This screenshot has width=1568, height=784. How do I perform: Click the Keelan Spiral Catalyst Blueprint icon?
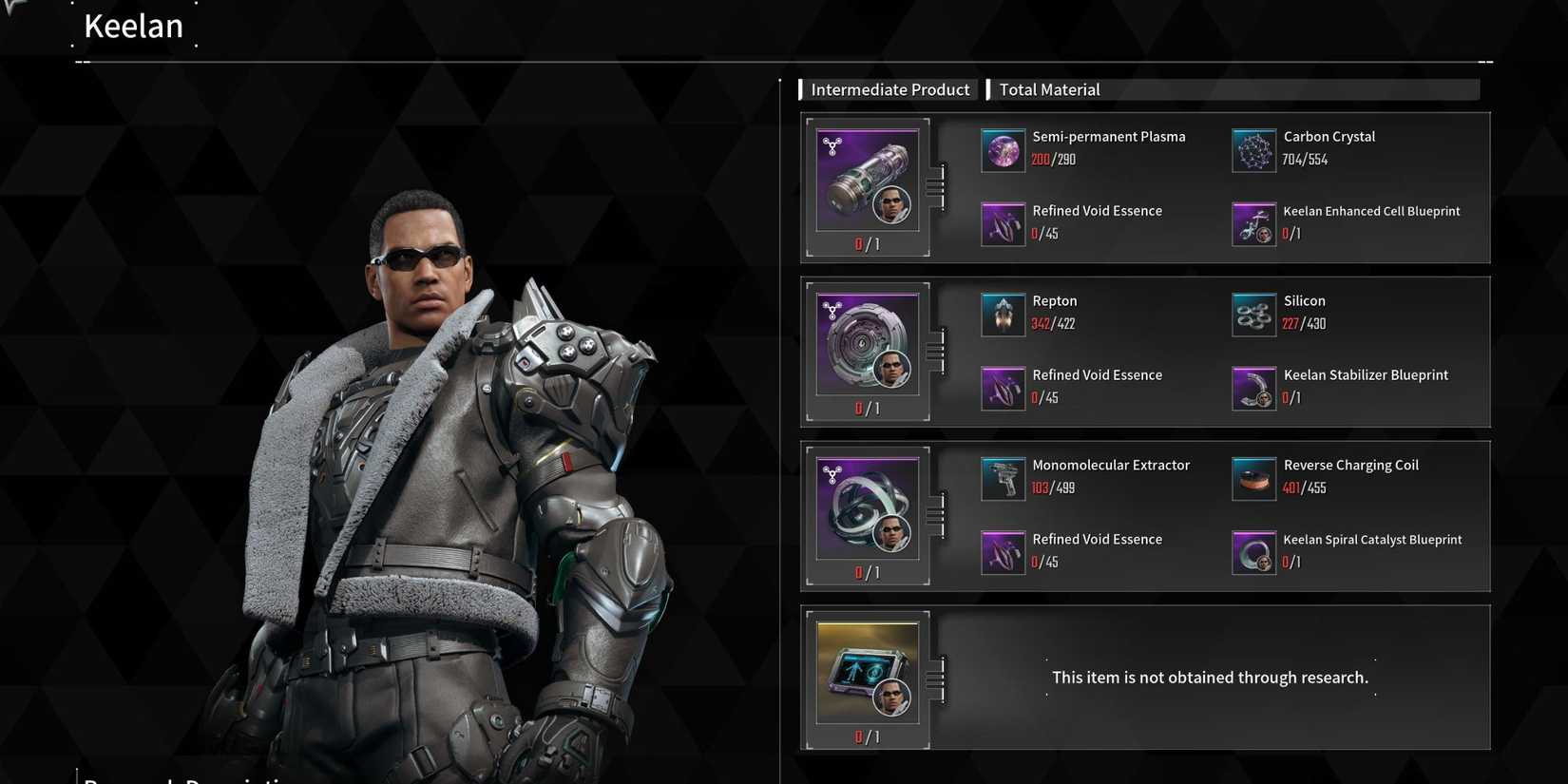point(1253,552)
